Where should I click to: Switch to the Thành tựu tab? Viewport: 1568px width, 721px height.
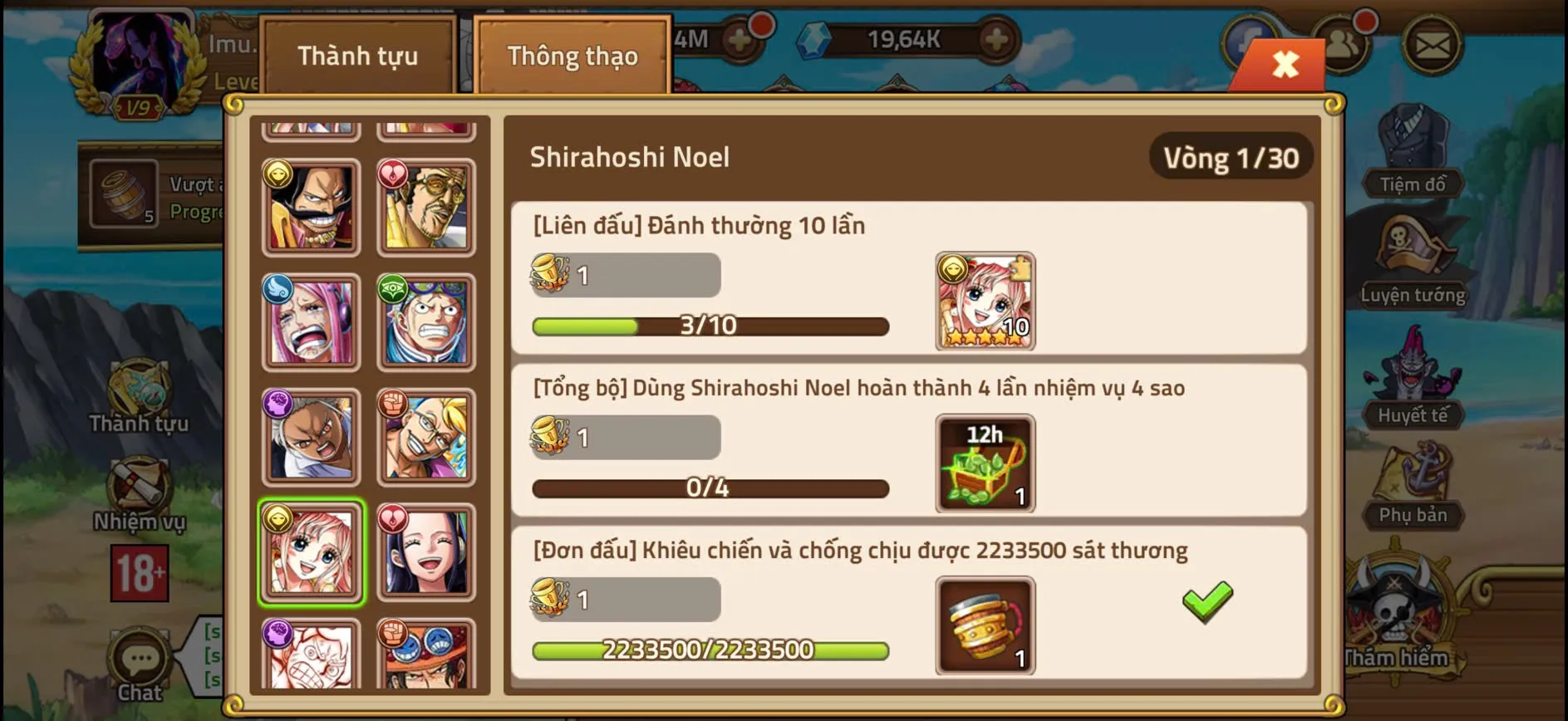coord(357,55)
